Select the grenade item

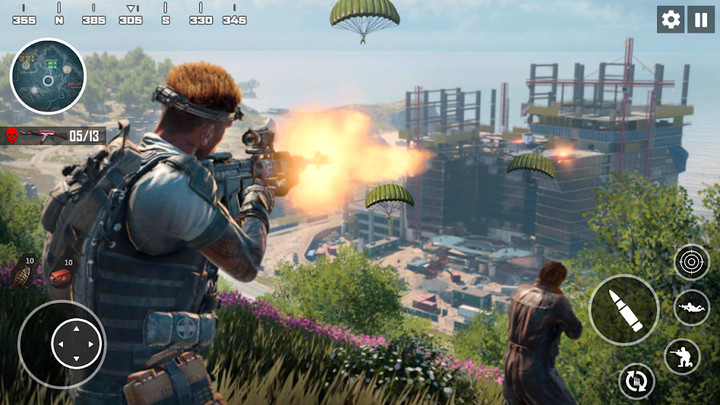pyautogui.click(x=25, y=273)
